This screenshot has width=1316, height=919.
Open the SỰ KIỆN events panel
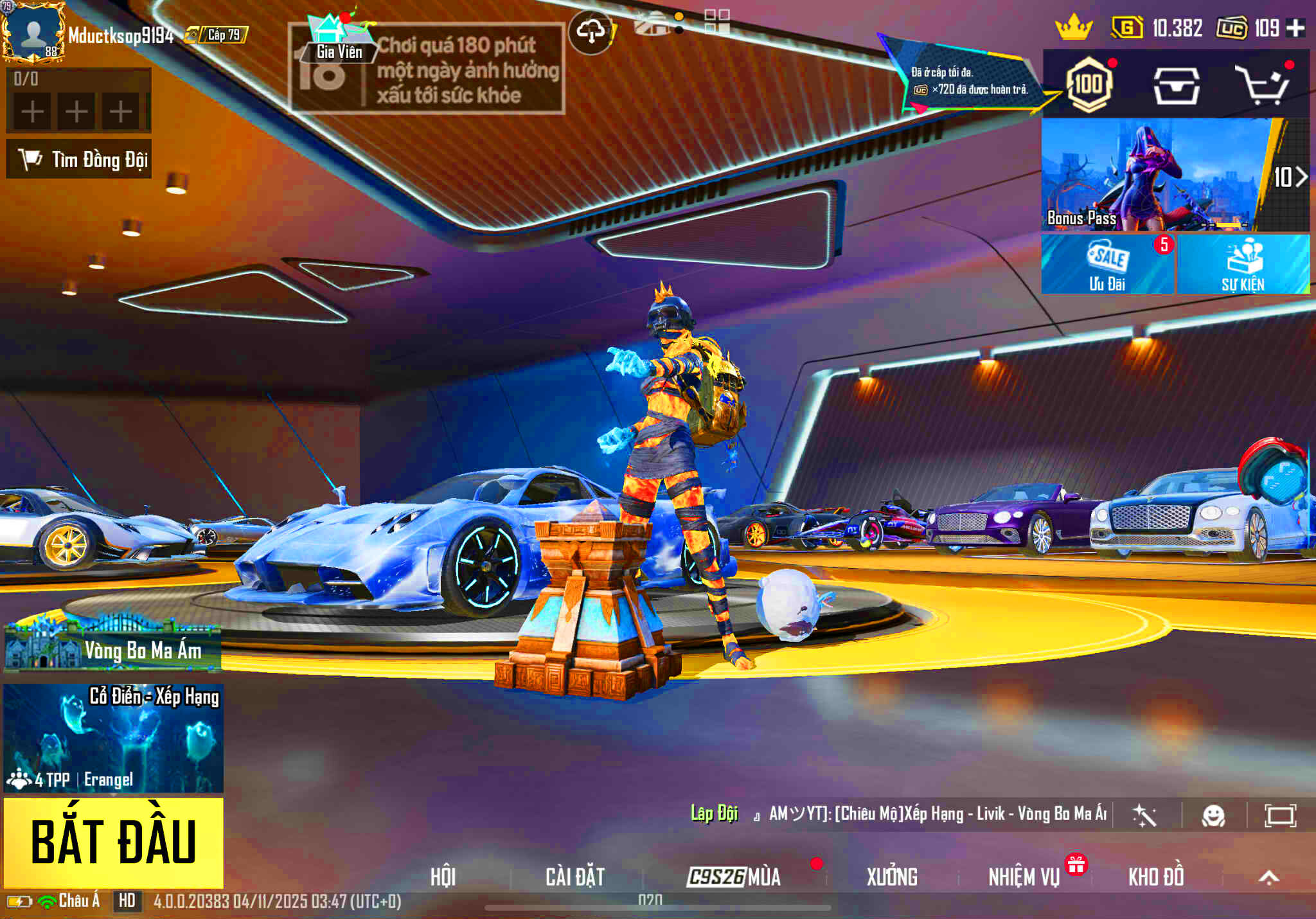[x=1243, y=265]
